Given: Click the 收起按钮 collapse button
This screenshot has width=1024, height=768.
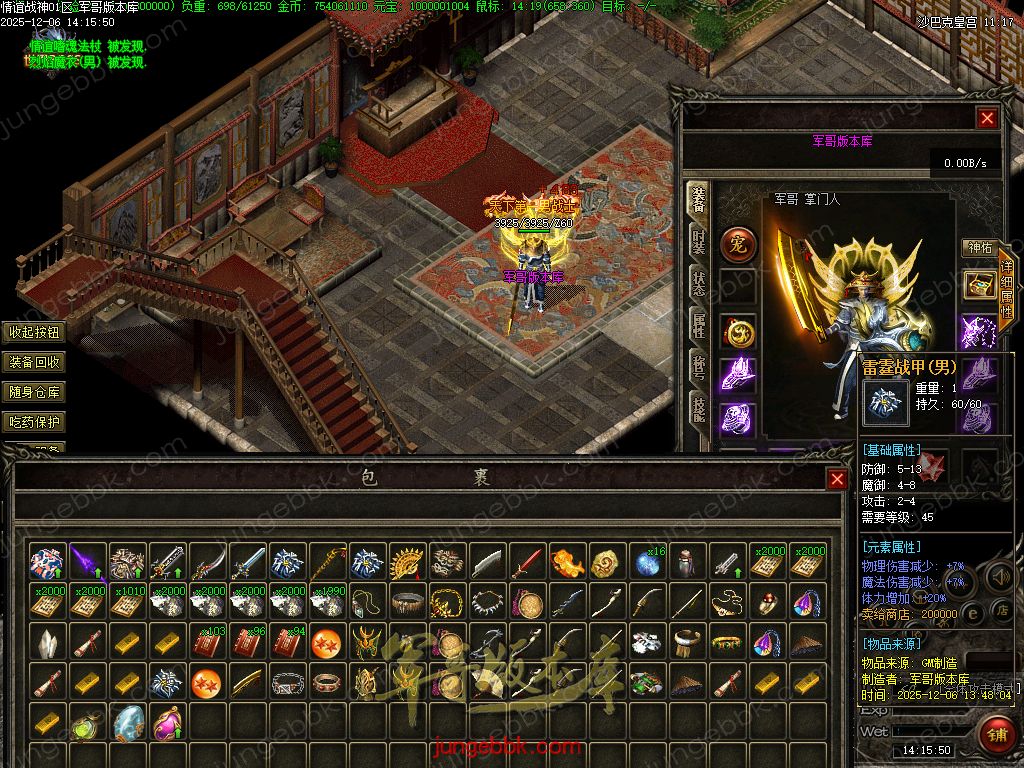Looking at the screenshot, I should pos(34,332).
